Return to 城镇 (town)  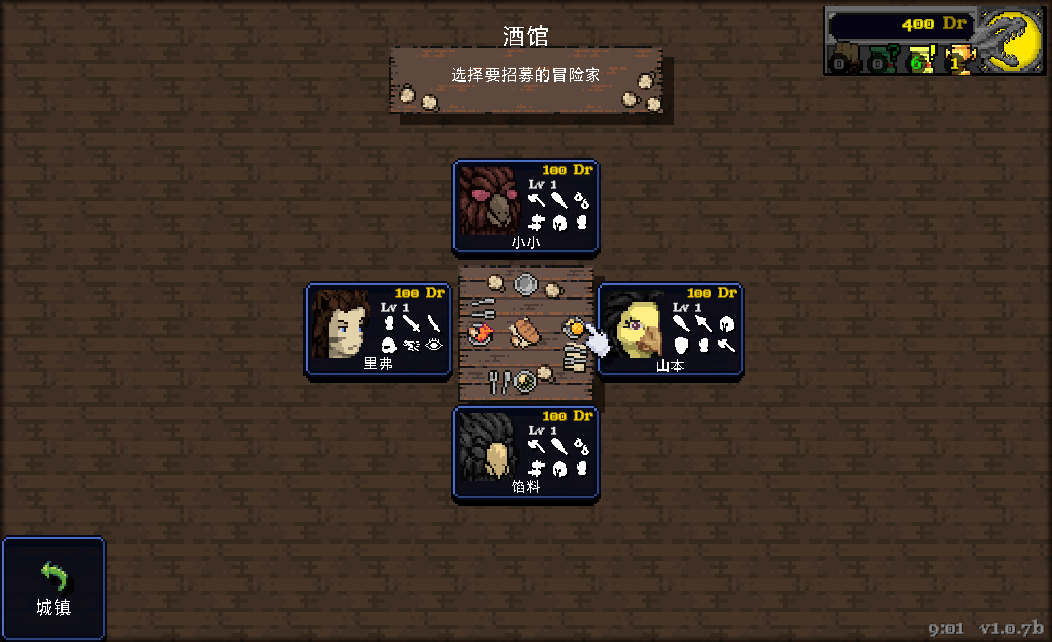54,589
